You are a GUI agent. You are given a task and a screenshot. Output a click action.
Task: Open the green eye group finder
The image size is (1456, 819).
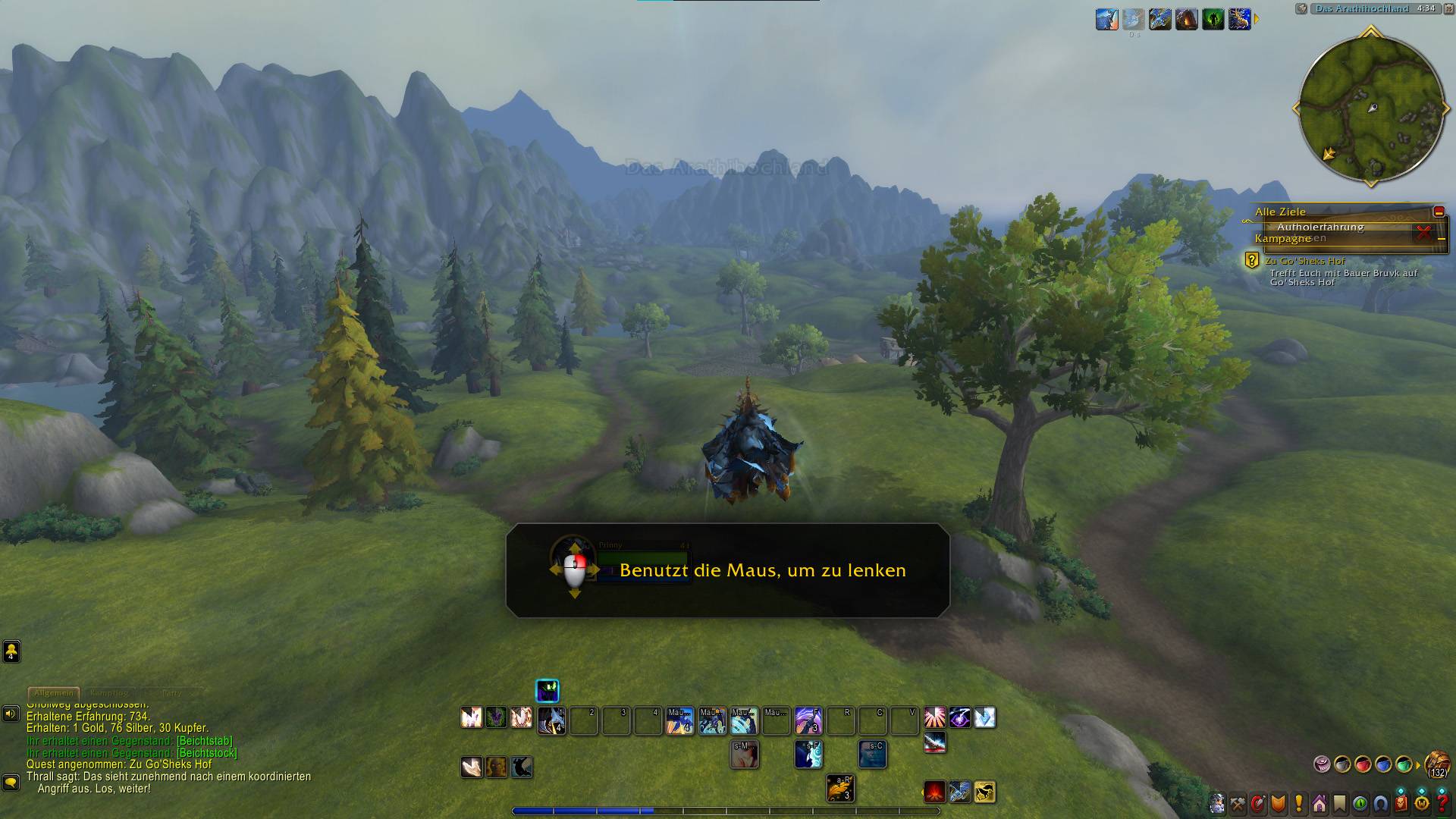[x=1360, y=803]
